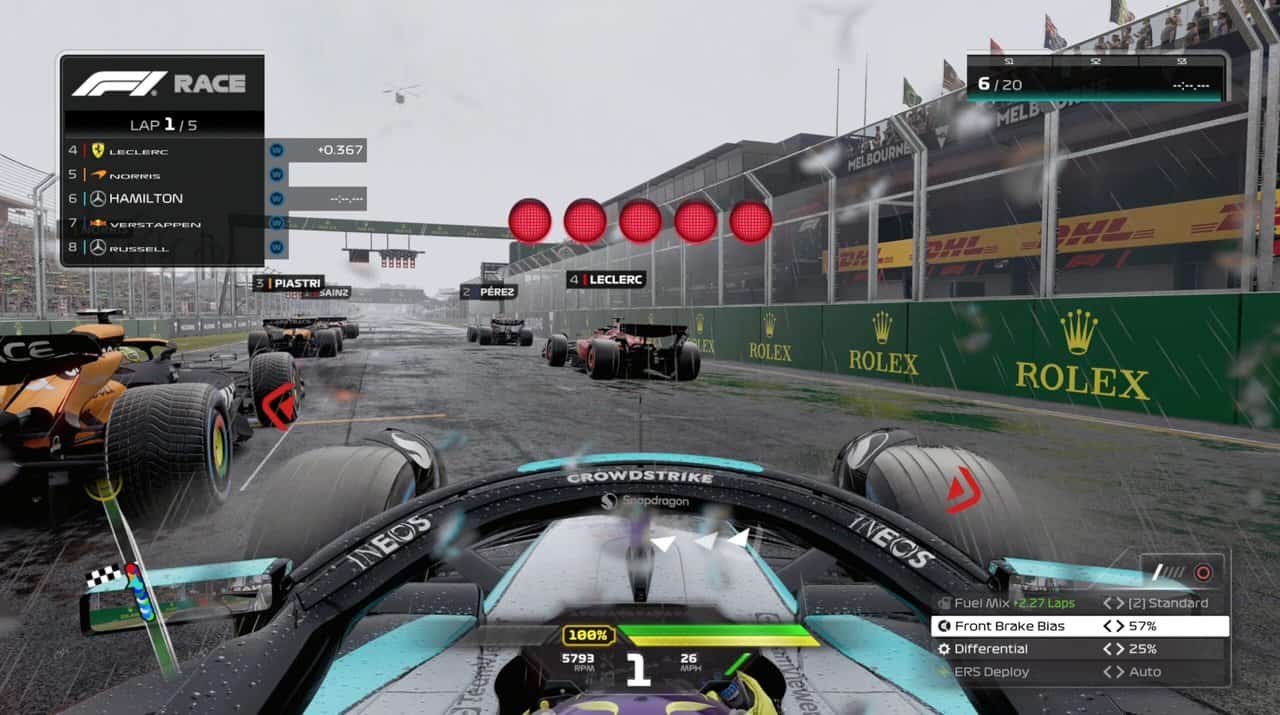Choose the Fuel Mix setting row
Screen dimensions: 1280x715
click(1080, 603)
